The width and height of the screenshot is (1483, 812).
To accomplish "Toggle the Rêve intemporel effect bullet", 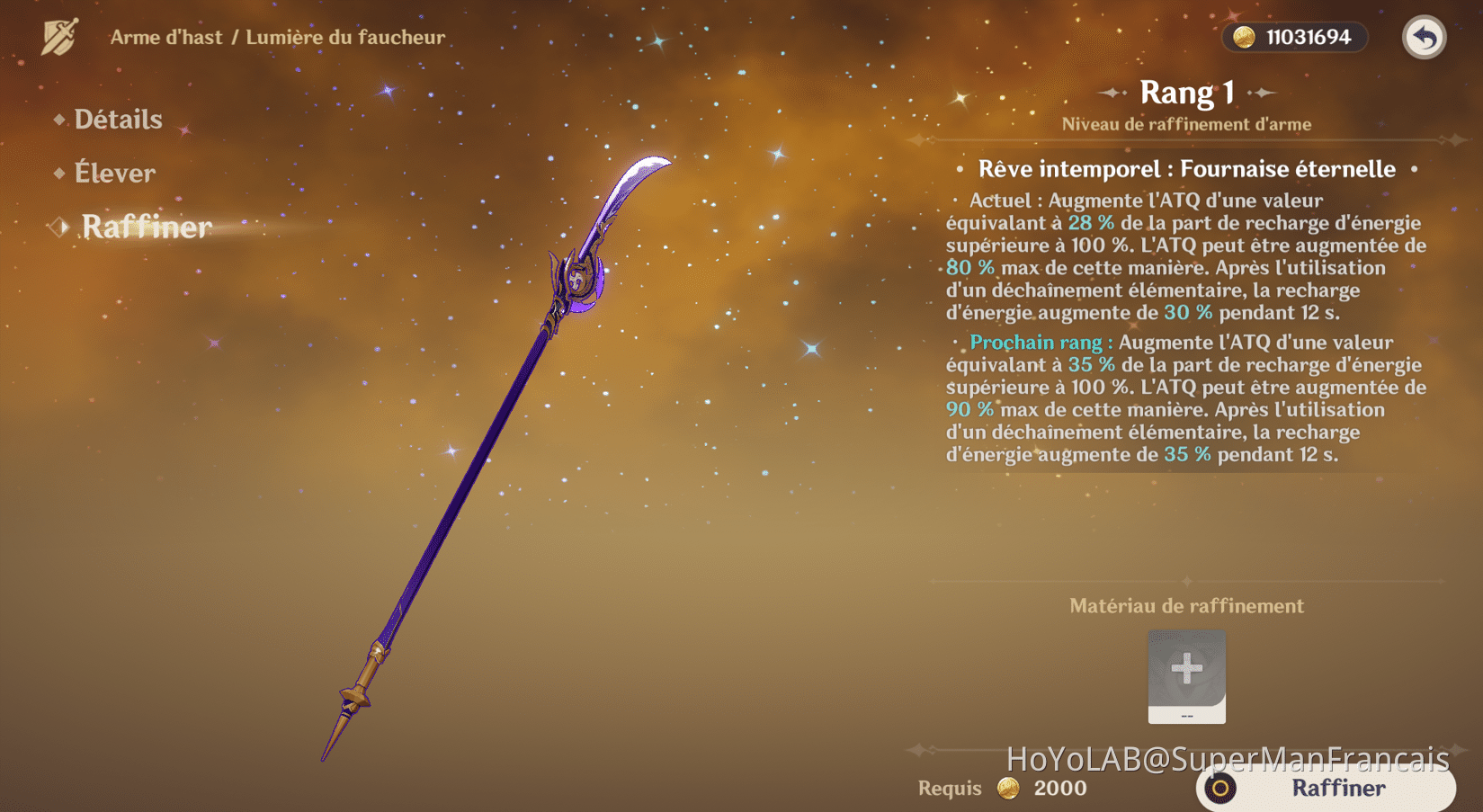I will point(960,169).
